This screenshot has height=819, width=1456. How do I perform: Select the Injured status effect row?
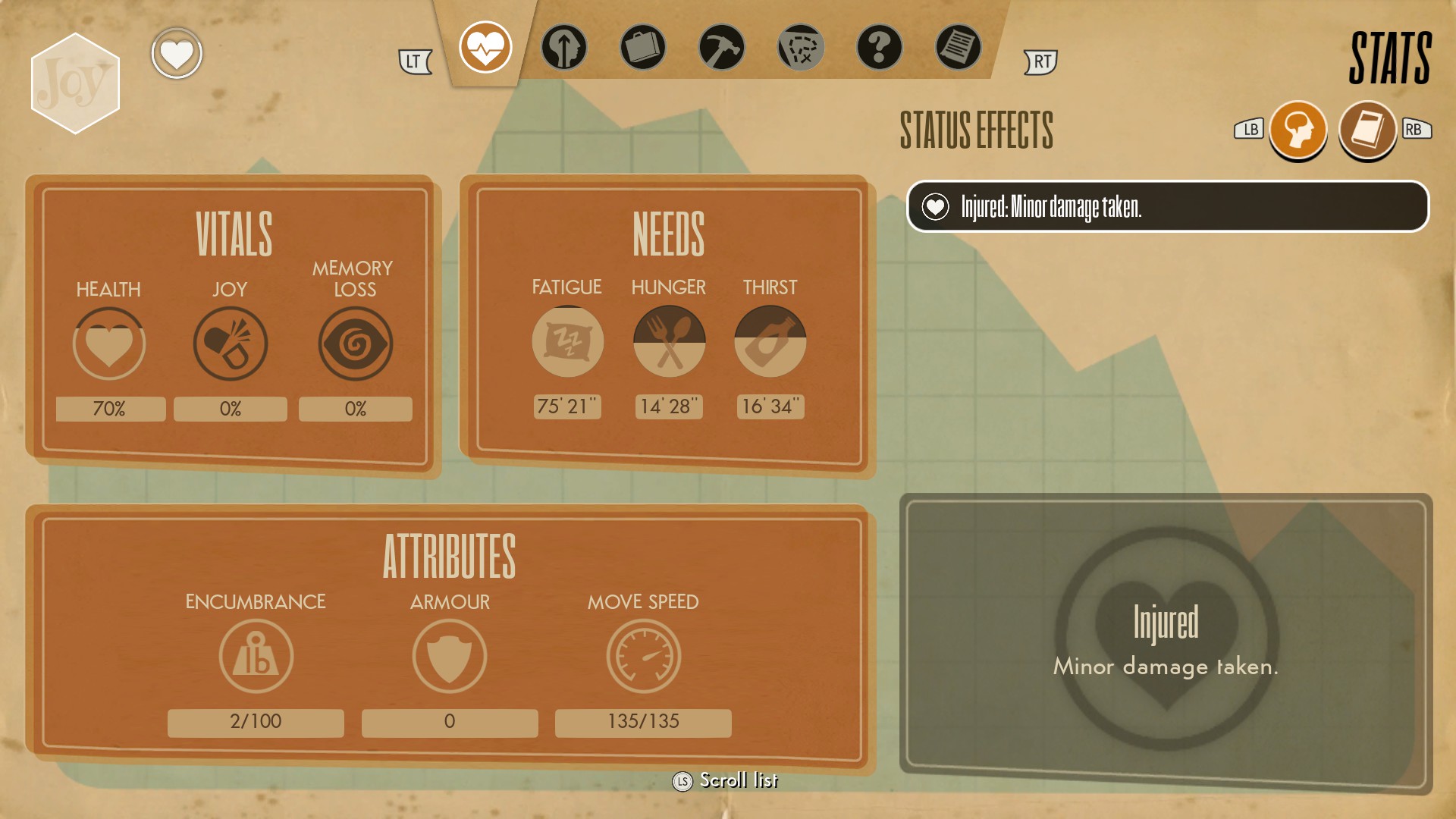click(1168, 206)
